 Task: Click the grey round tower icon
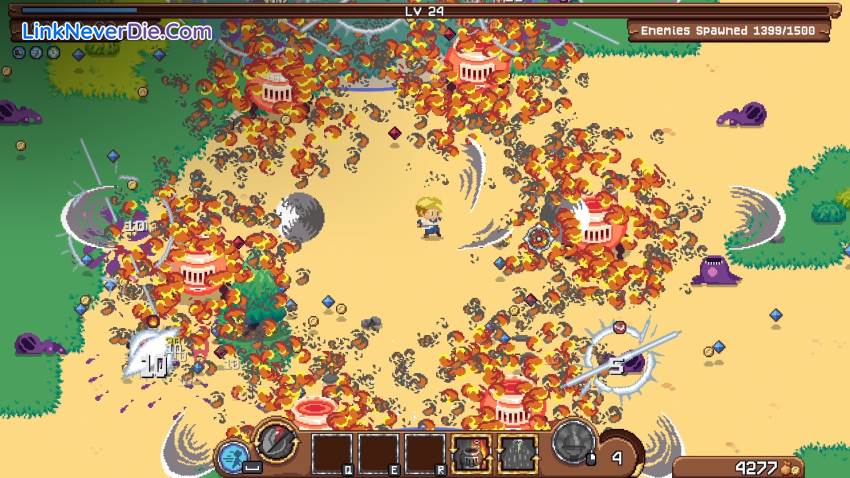pos(574,441)
